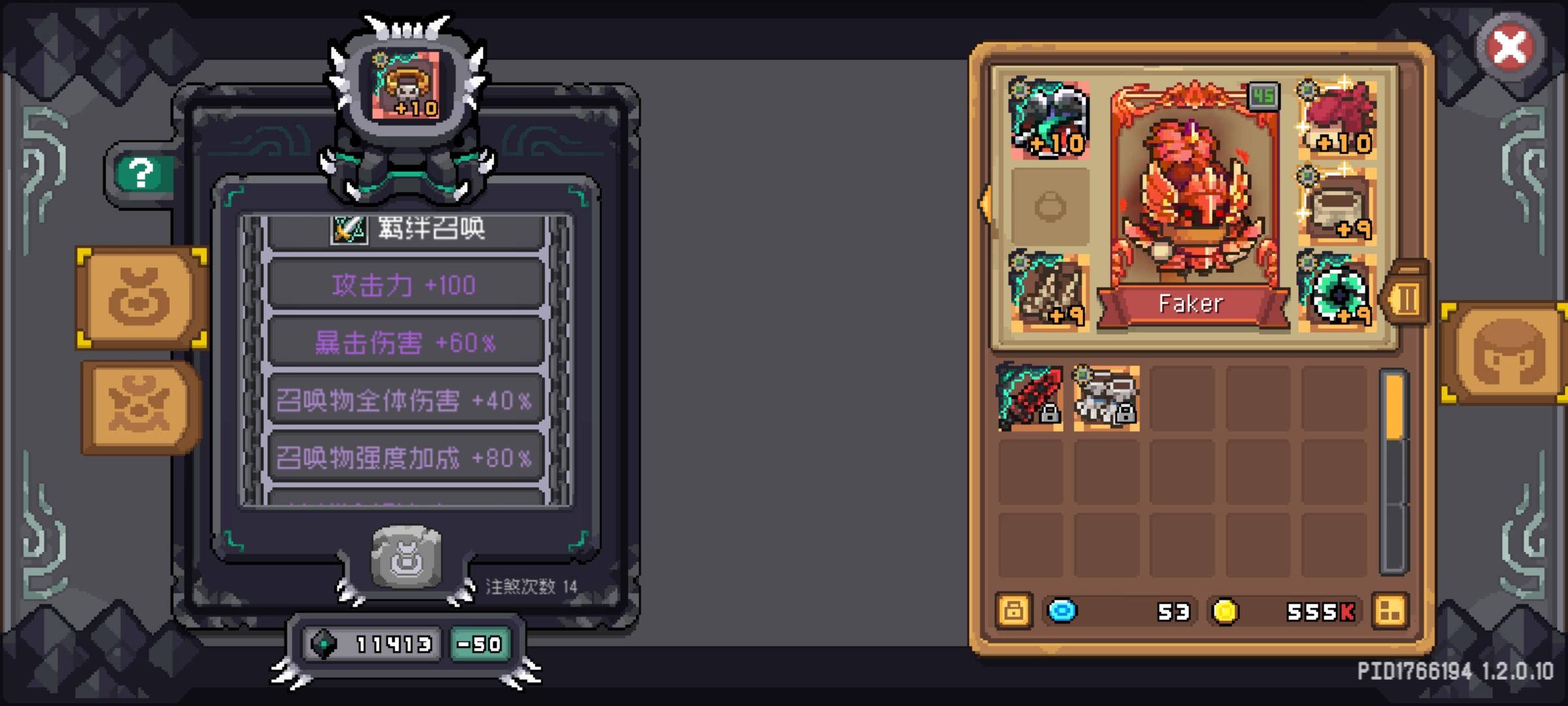The width and height of the screenshot is (1568, 706).
Task: Click the padlock icon in inventory bottom bar
Action: click(x=1013, y=611)
